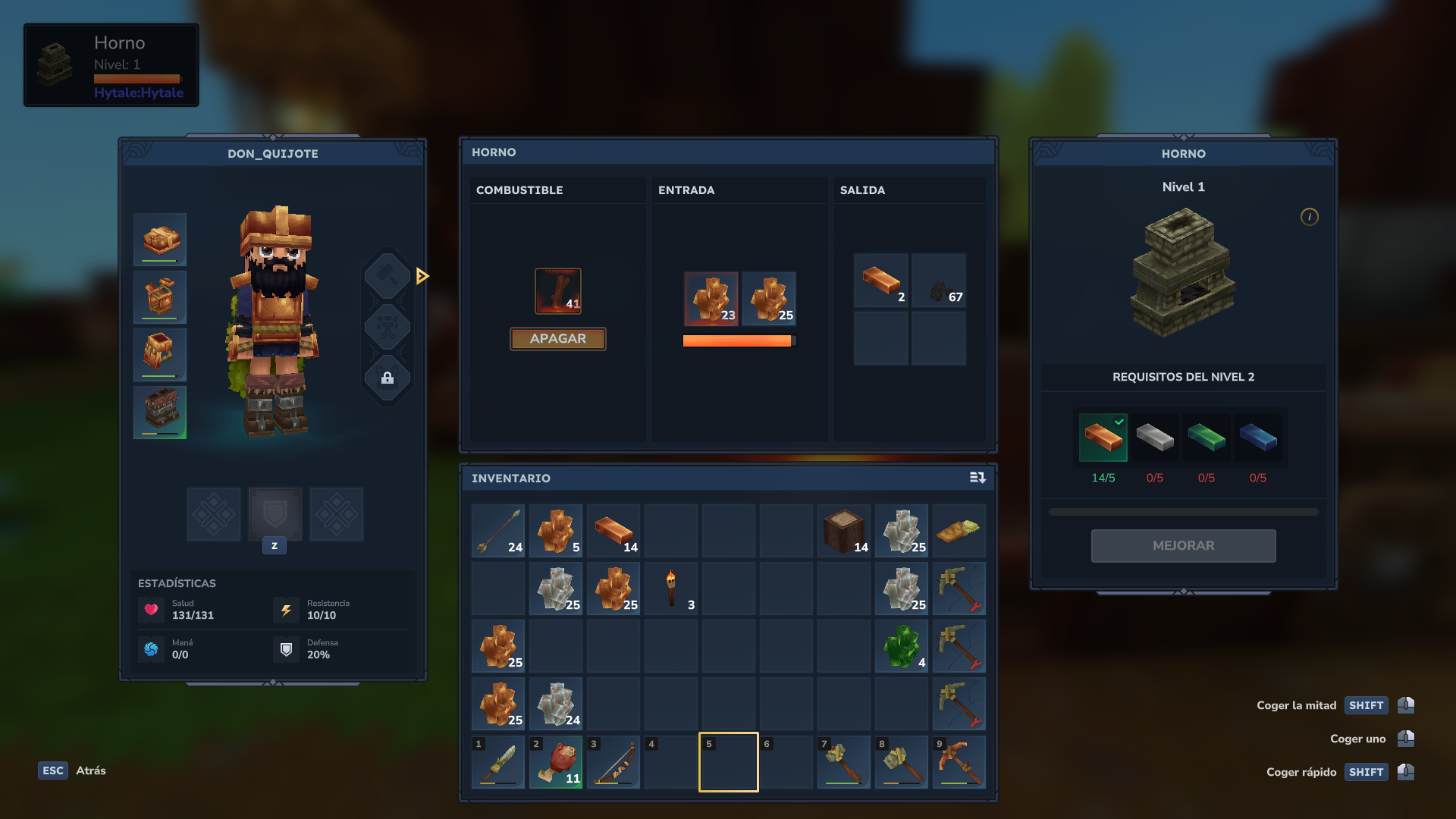The image size is (1456, 819).
Task: Pick up the copper ingot from the output
Action: point(881,281)
